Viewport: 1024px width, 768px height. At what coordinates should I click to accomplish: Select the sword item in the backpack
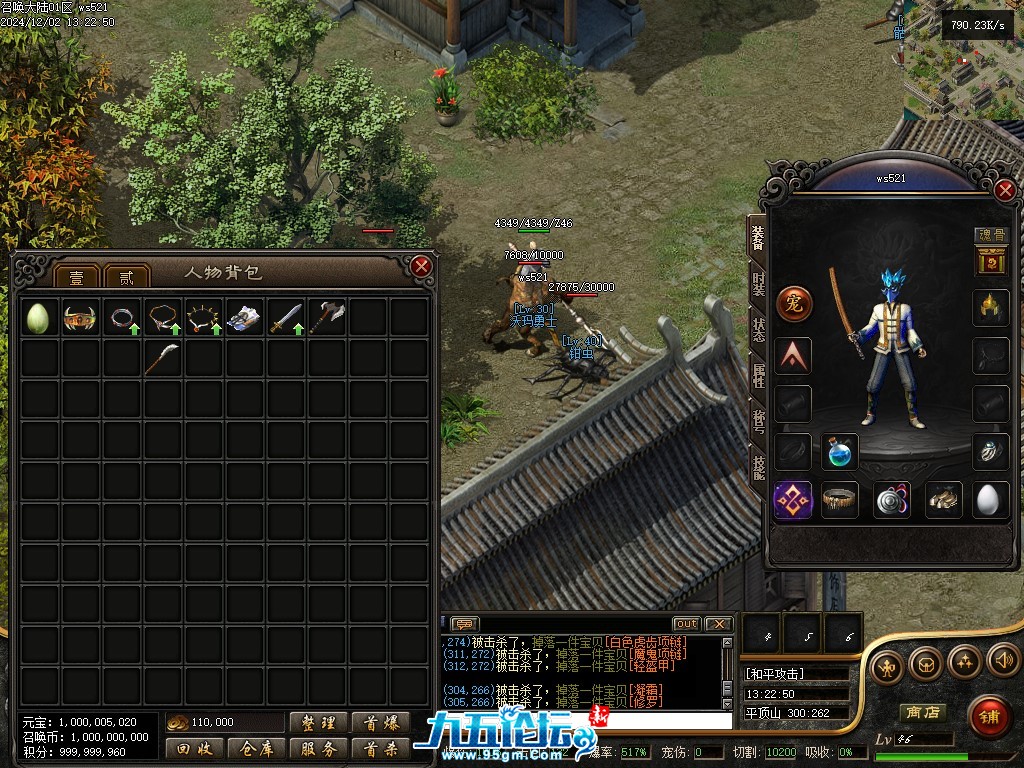(x=285, y=318)
